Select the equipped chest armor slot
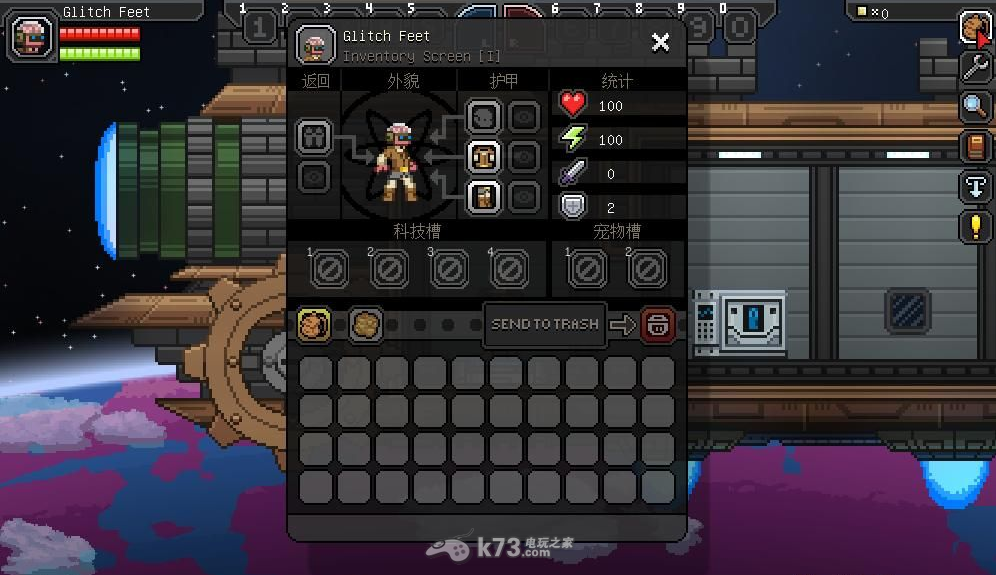This screenshot has height=575, width=996. click(x=484, y=156)
